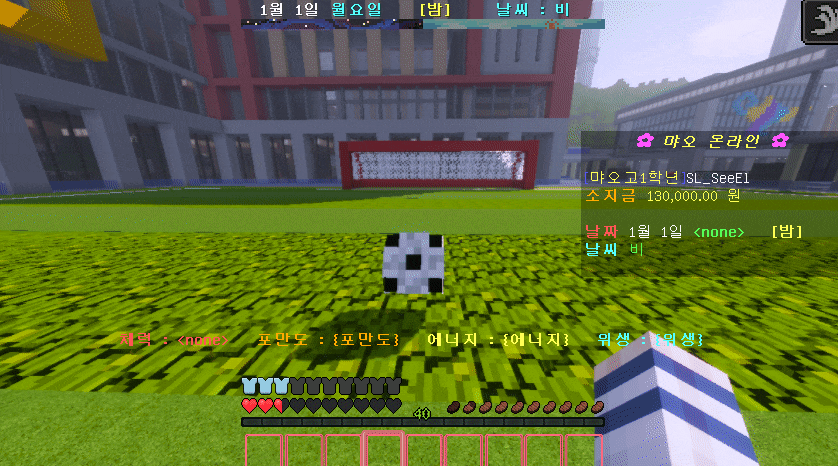Click the crescent status effect icon
Viewport: 838px width, 466px height.
click(819, 19)
